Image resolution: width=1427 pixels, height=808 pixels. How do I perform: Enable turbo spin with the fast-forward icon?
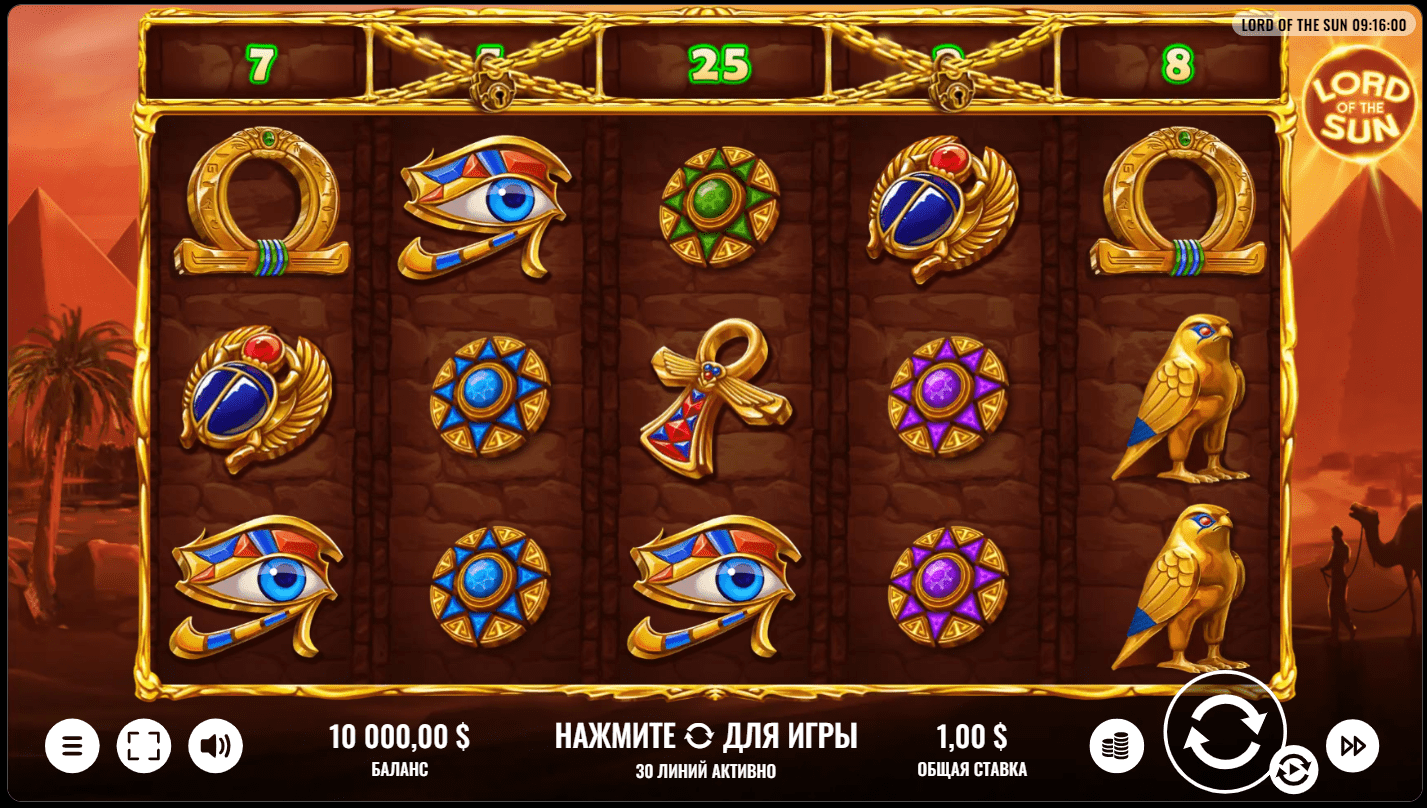point(1355,745)
